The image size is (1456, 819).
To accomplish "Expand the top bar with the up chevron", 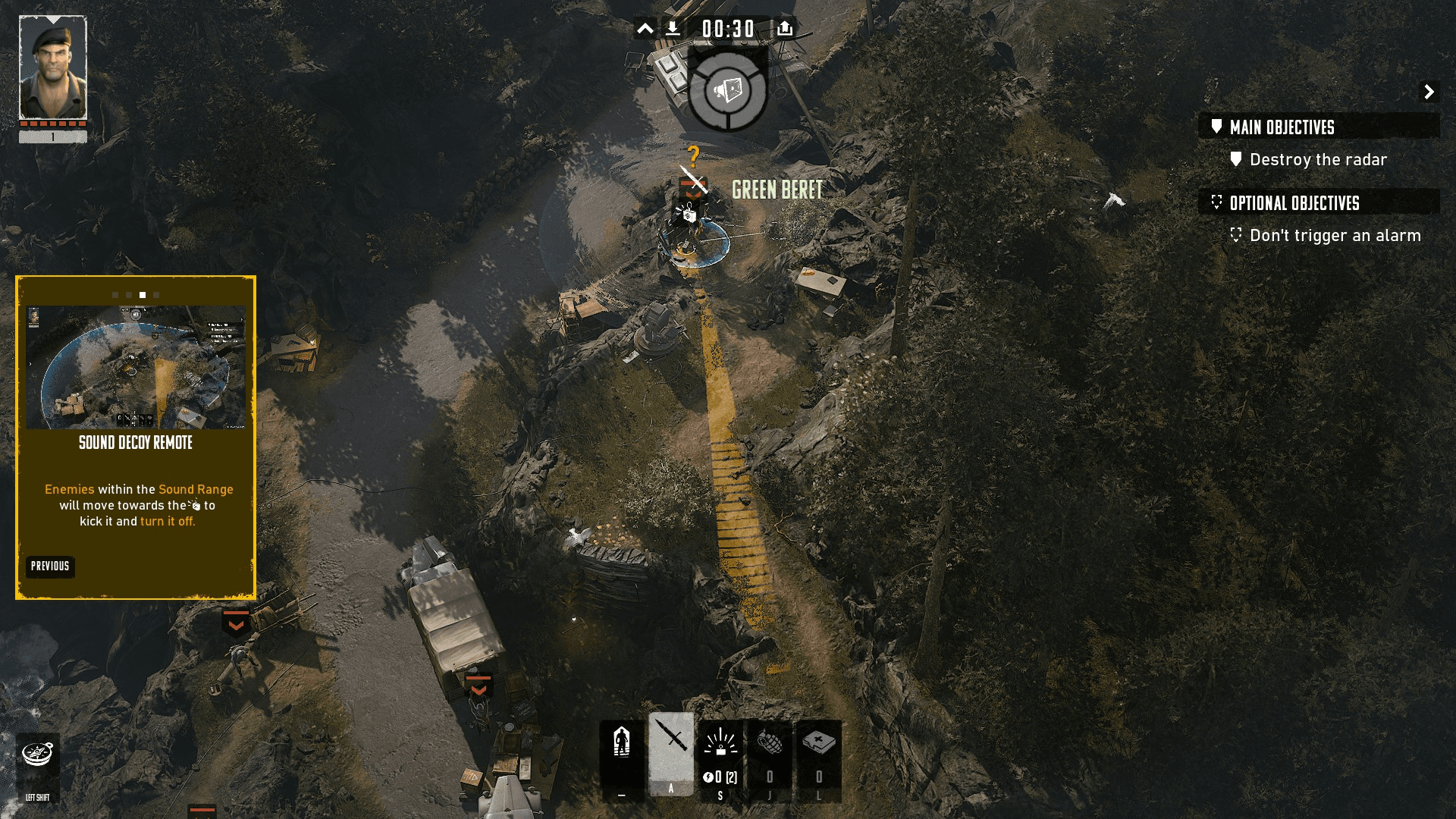I will point(645,29).
